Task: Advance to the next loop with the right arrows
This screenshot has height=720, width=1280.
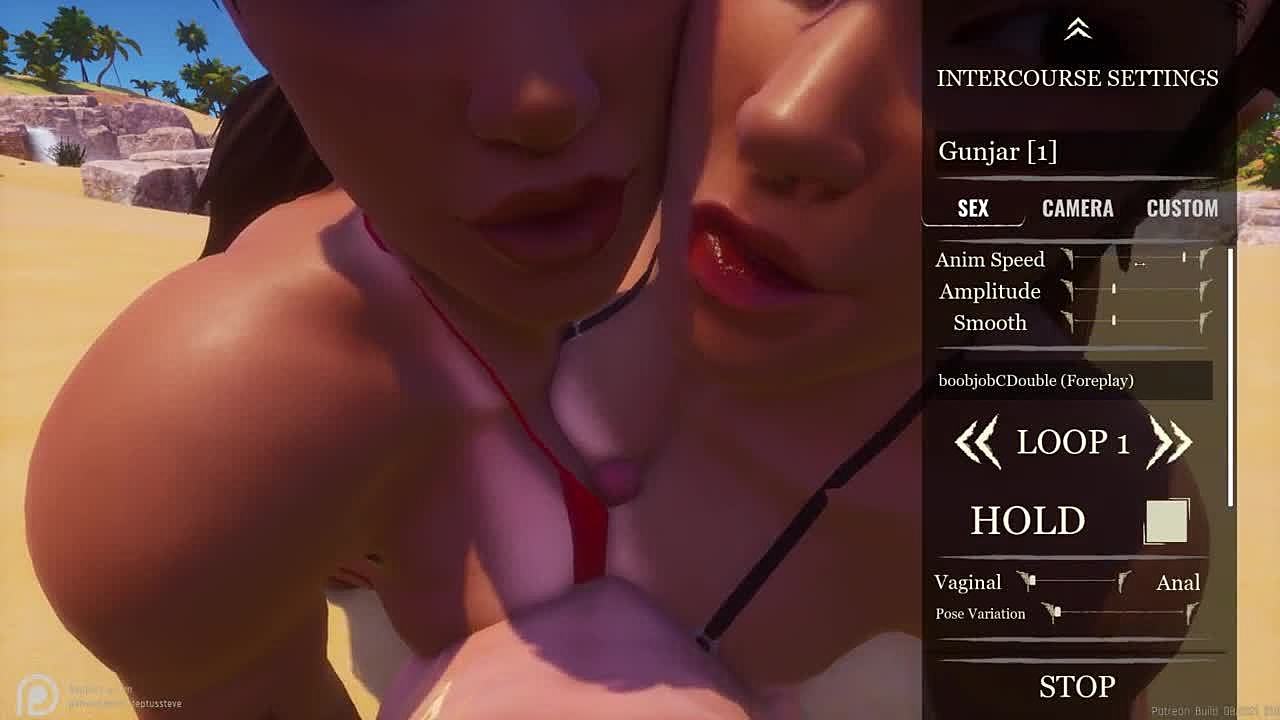Action: point(1170,442)
